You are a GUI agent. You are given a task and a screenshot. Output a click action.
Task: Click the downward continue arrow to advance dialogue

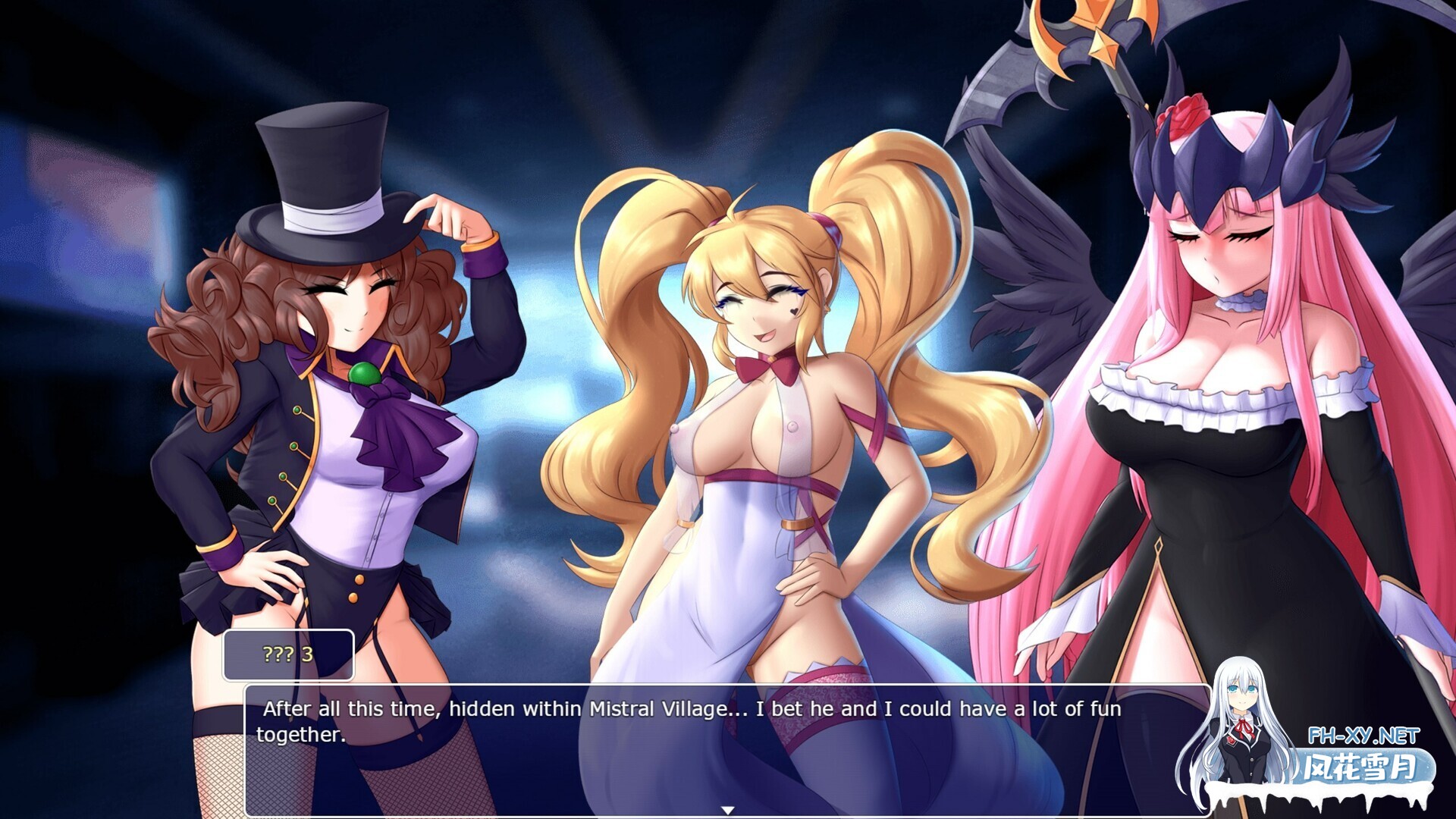point(727,808)
